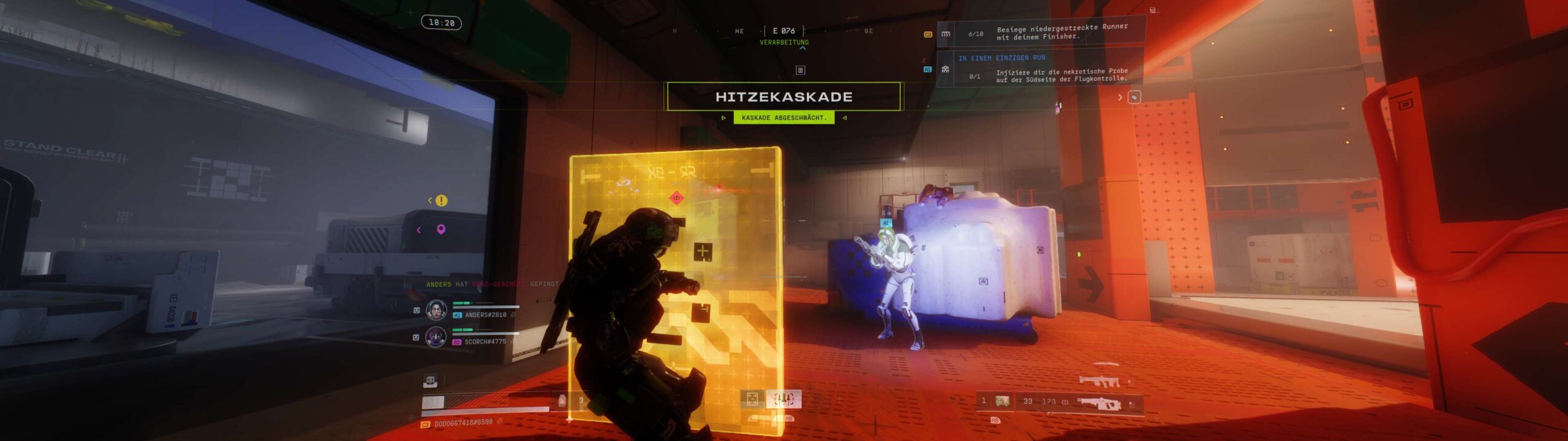
Task: Click the magenta location pin marker
Action: [x=440, y=230]
